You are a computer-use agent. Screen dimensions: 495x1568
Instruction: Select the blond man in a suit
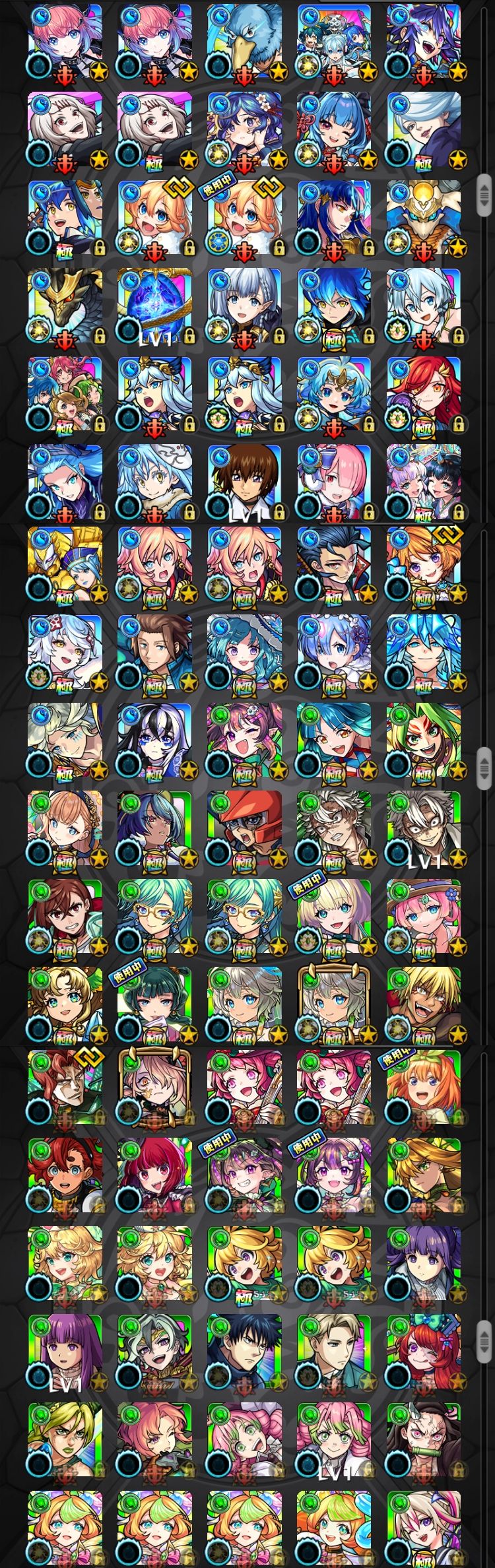pos(333,1353)
